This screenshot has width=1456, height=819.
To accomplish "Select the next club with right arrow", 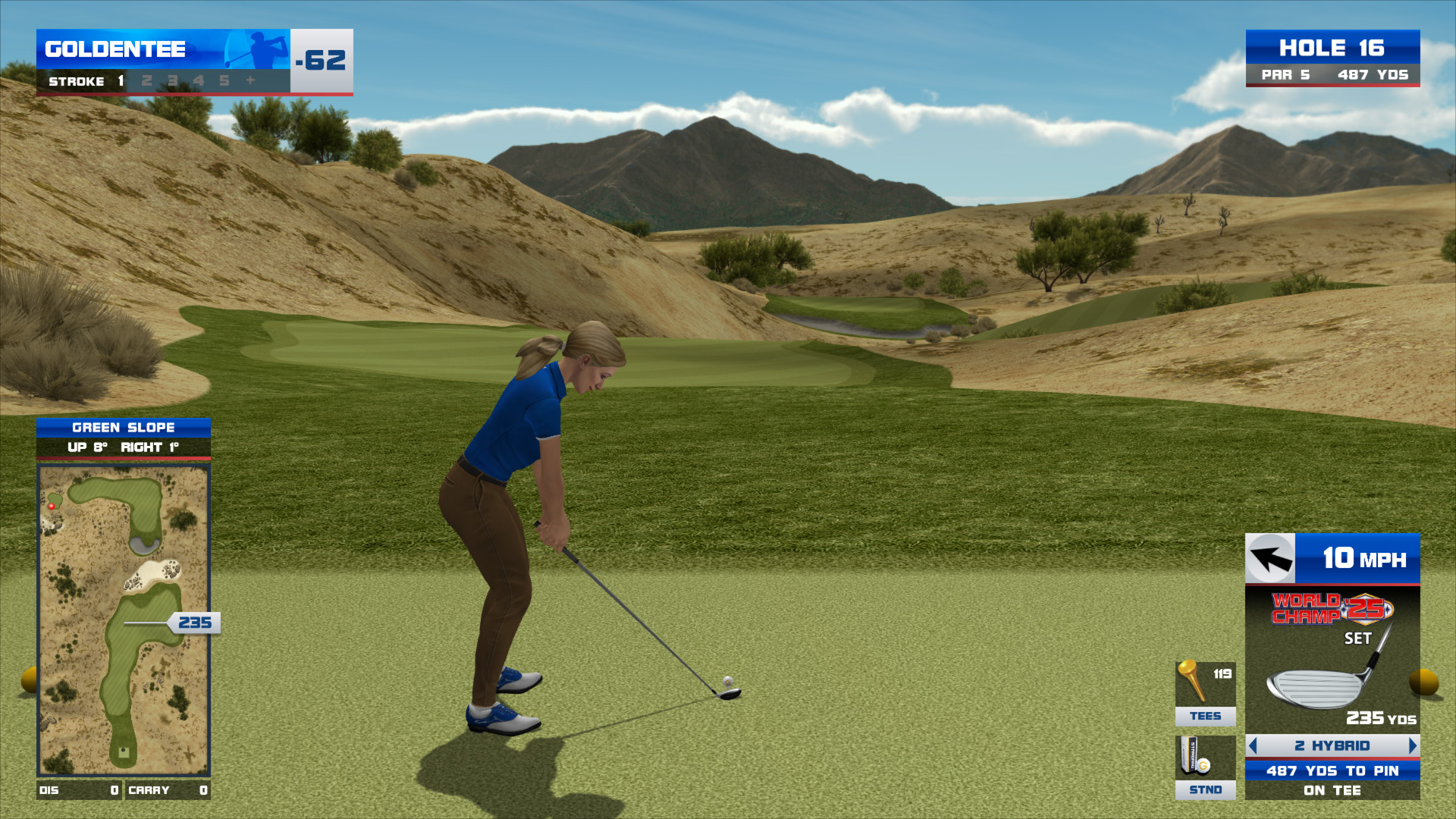I will coord(1411,746).
